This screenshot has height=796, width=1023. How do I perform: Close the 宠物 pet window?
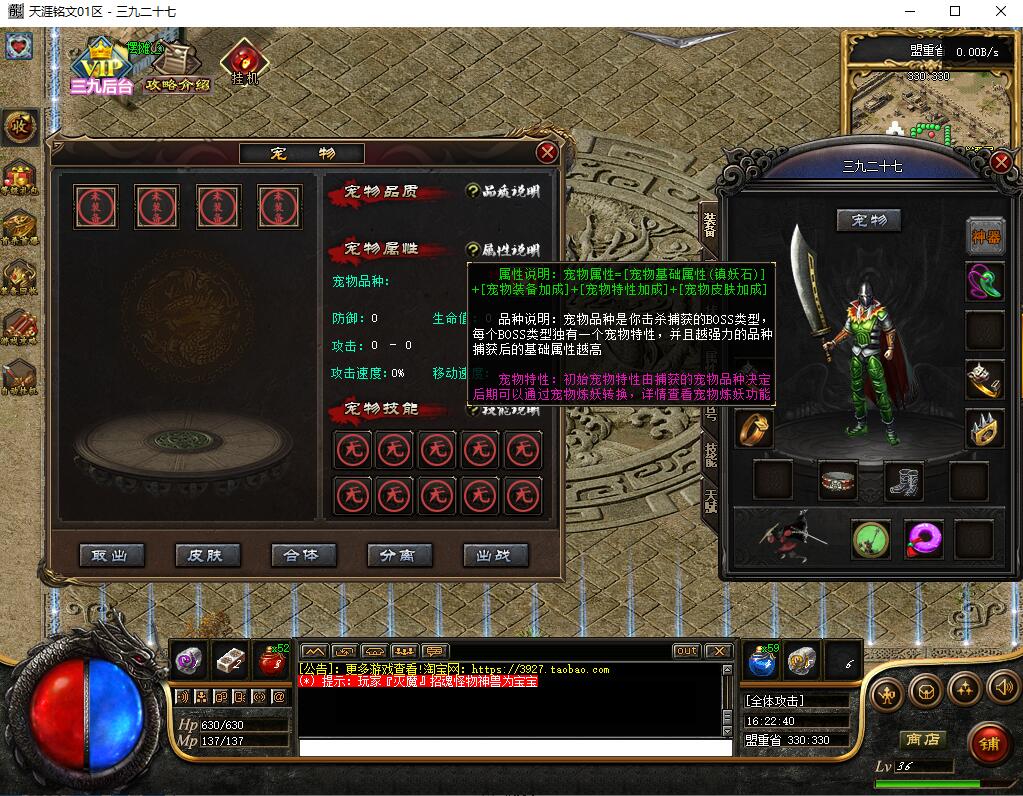click(x=547, y=153)
